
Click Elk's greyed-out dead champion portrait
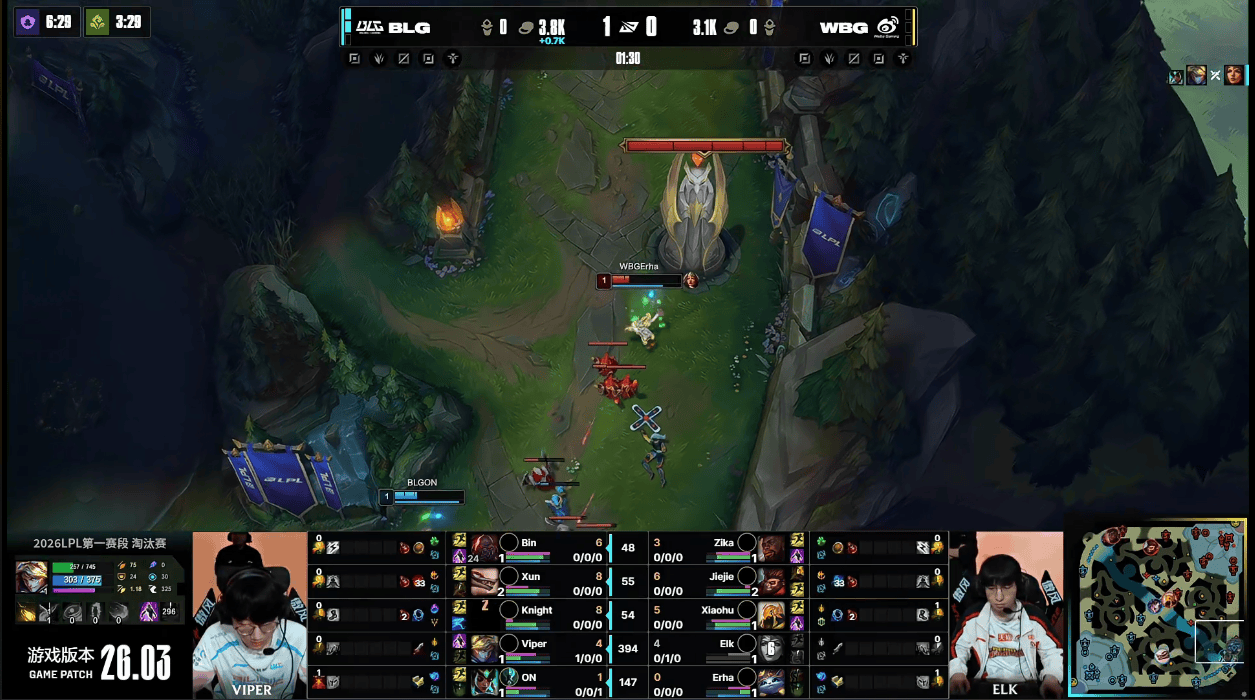click(772, 648)
